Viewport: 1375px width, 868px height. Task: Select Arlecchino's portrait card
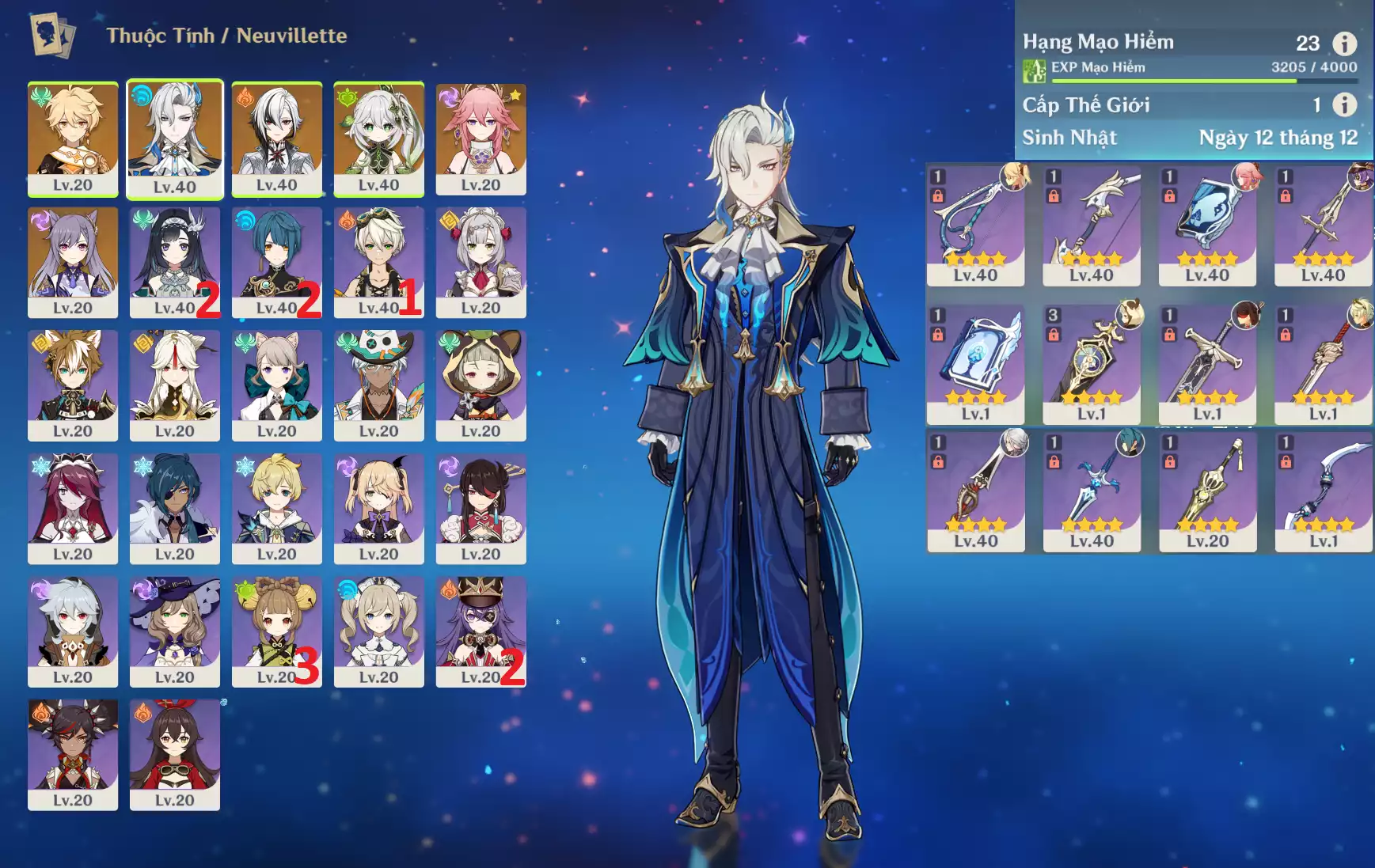(x=277, y=138)
